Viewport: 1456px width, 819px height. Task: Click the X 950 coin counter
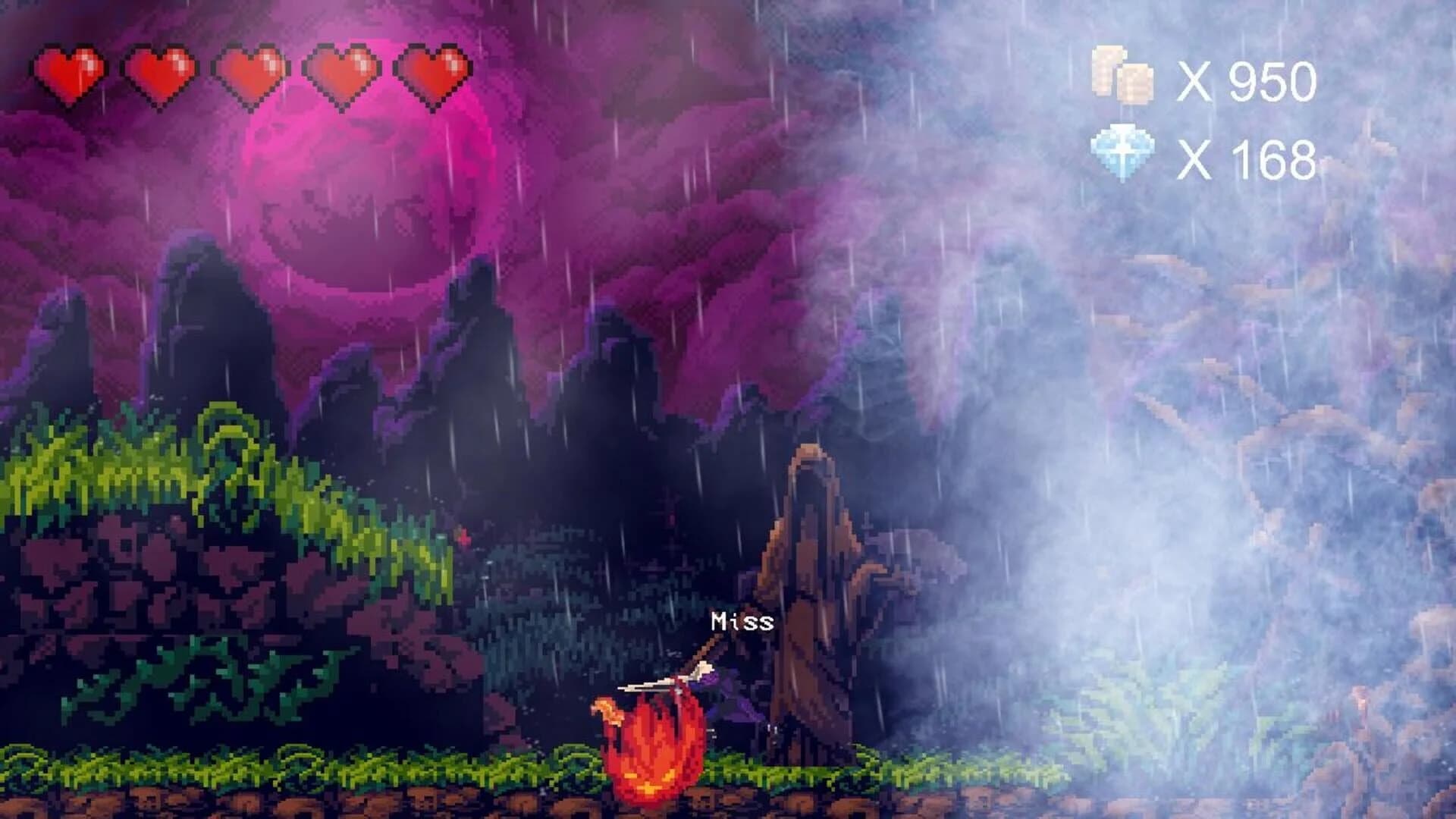[x=1247, y=80]
